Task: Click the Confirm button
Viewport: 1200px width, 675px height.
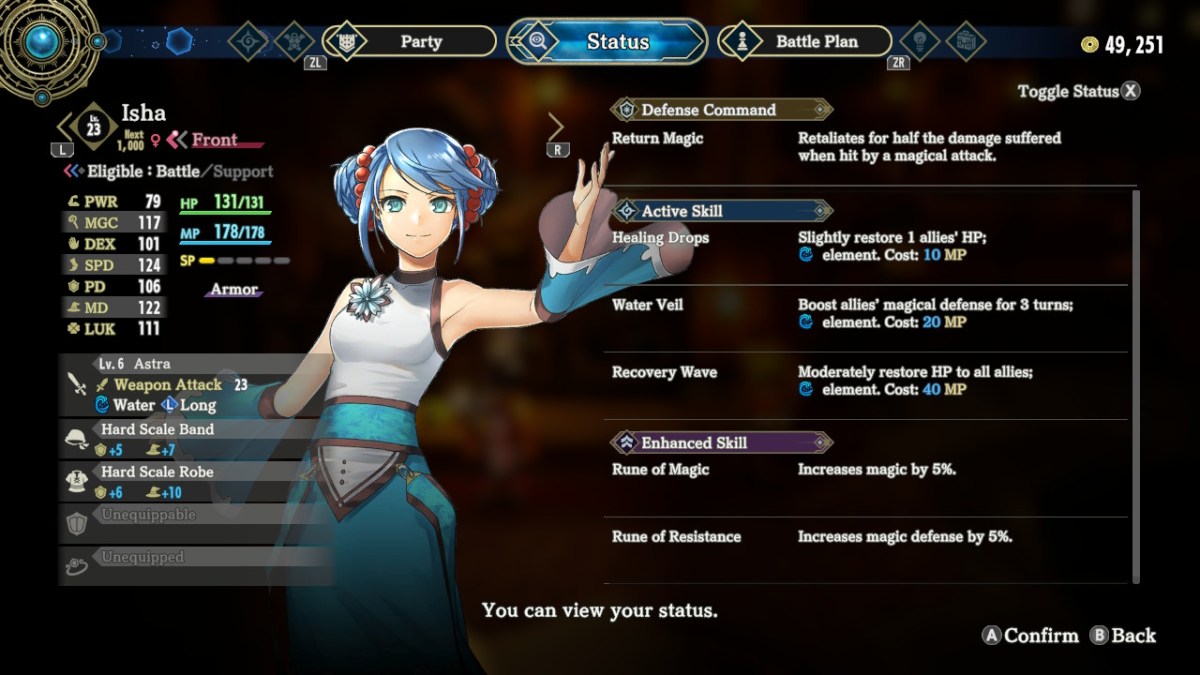Action: [1031, 635]
